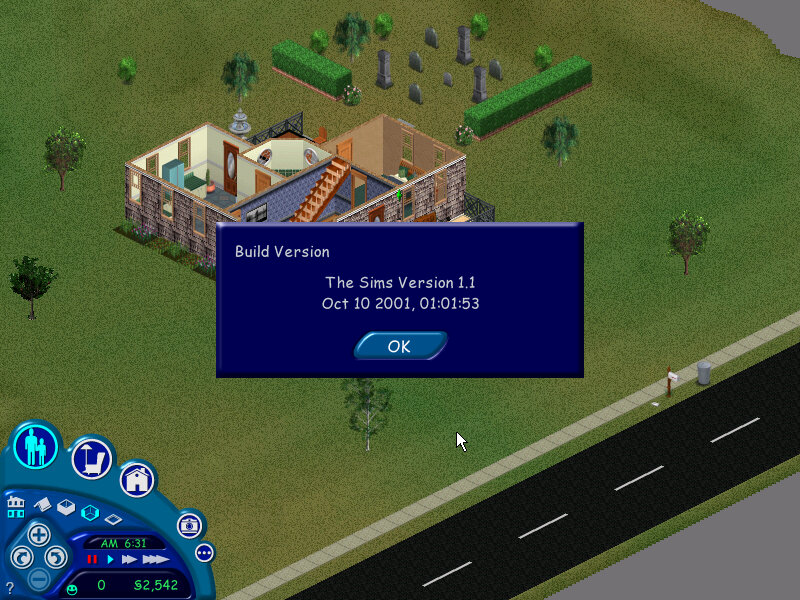Viewport: 800px width, 600px height.
Task: Go to the neighborhood screen
Action: (x=15, y=505)
